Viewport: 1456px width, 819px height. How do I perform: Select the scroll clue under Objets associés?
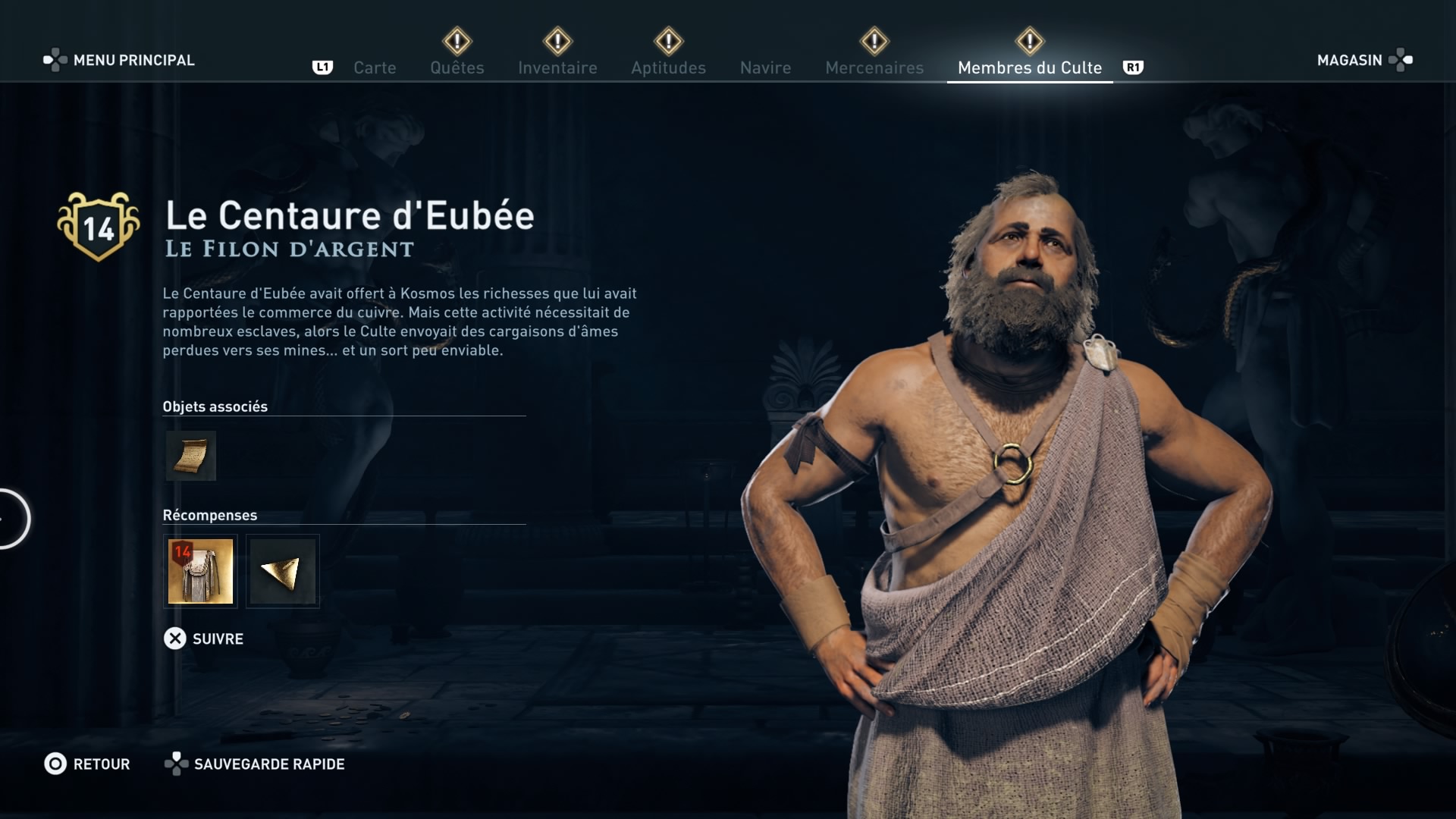[x=191, y=456]
